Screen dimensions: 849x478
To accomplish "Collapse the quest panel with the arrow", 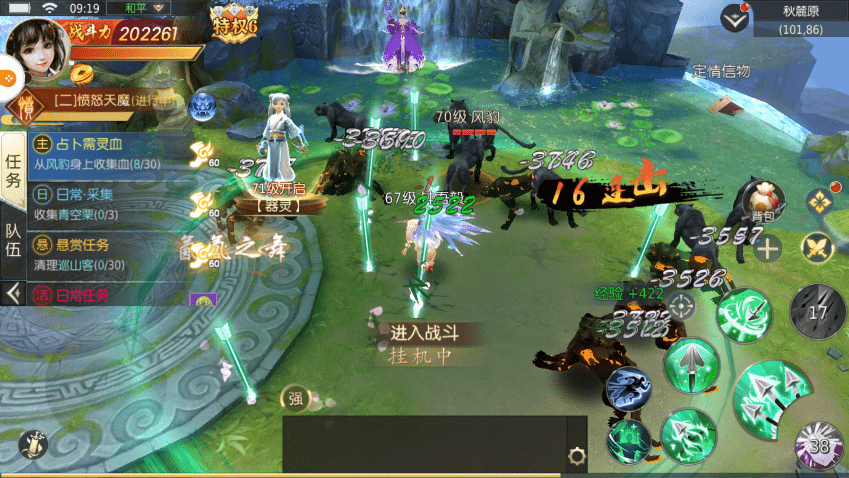I will pos(13,293).
